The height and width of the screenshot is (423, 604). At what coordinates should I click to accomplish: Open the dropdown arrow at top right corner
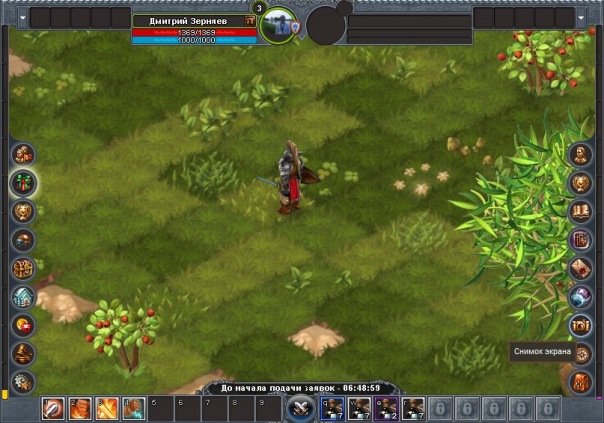(x=582, y=18)
